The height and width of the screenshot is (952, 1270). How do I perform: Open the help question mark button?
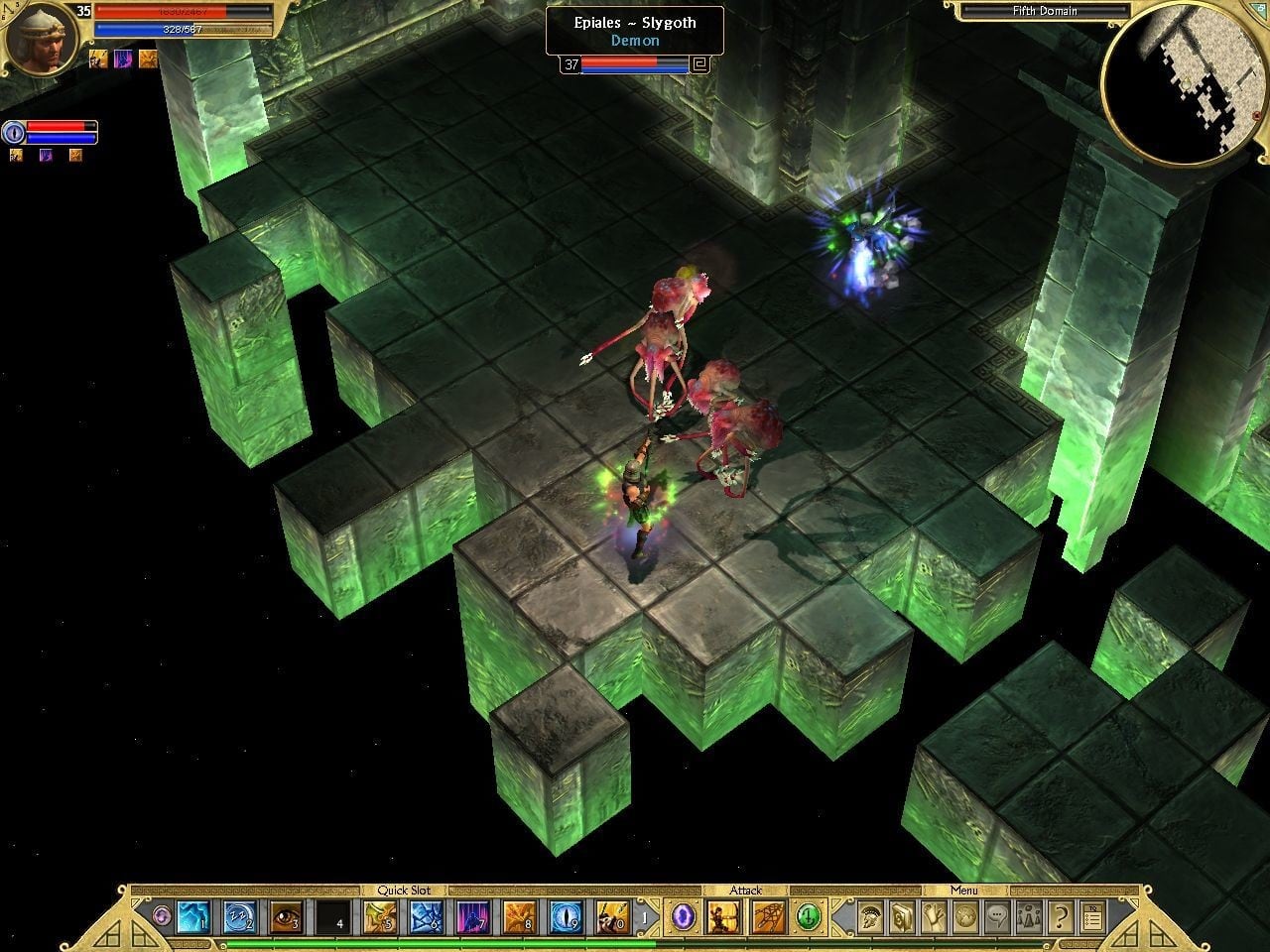pos(1061,917)
